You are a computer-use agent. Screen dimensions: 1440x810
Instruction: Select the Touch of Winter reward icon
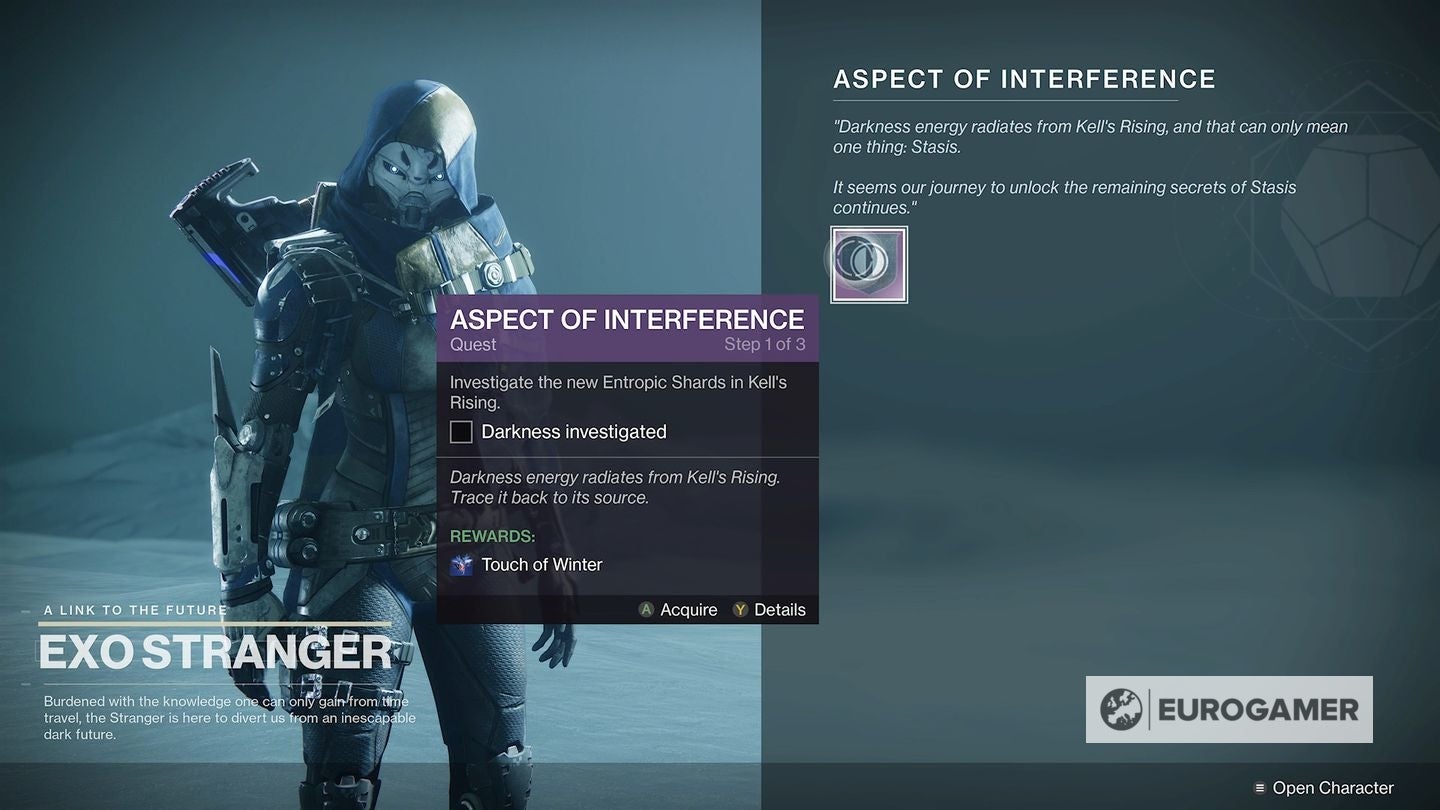(x=461, y=564)
